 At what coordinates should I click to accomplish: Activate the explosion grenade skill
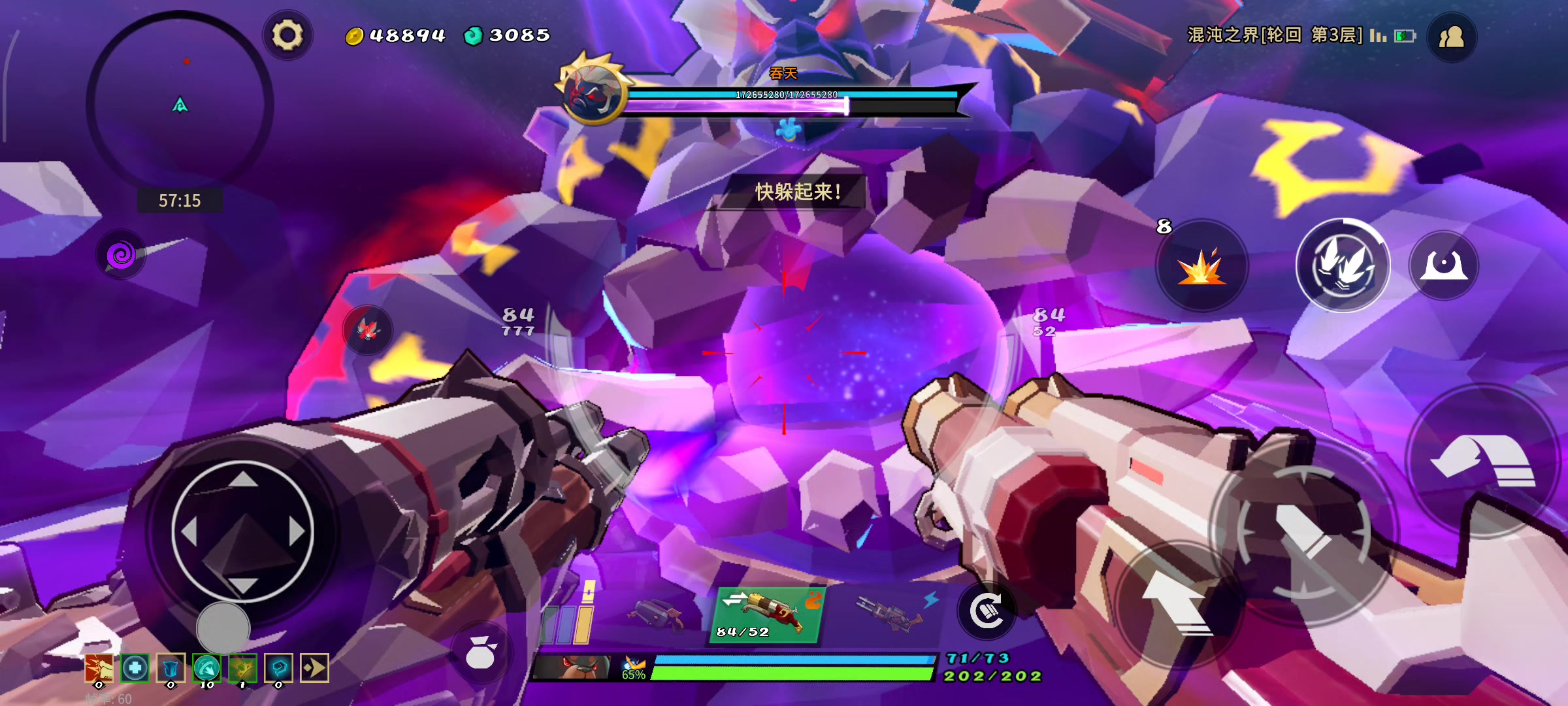[x=1201, y=266]
